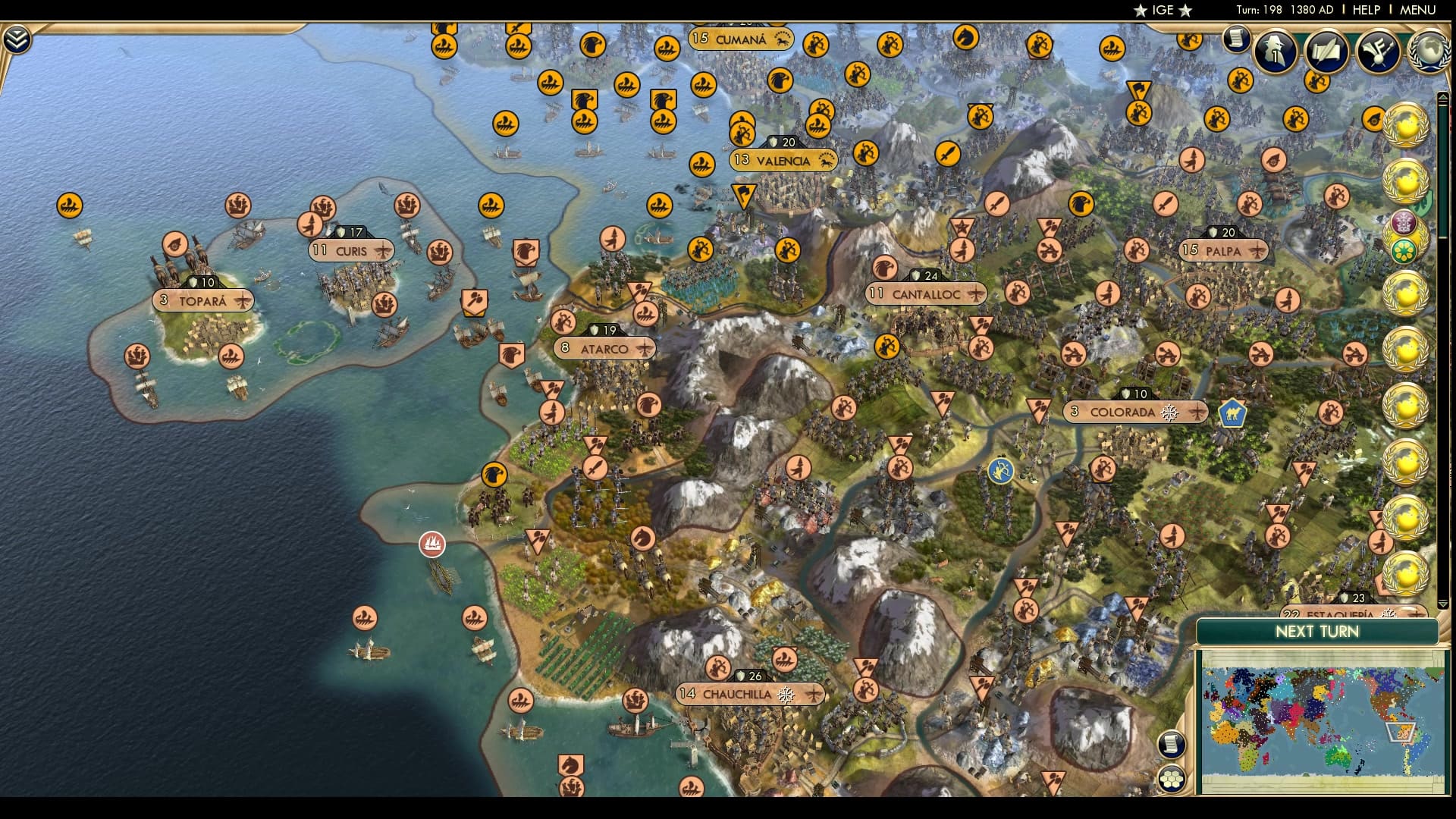Image resolution: width=1456 pixels, height=819 pixels.
Task: Expand Atarco's city banner arrow
Action: tap(645, 348)
